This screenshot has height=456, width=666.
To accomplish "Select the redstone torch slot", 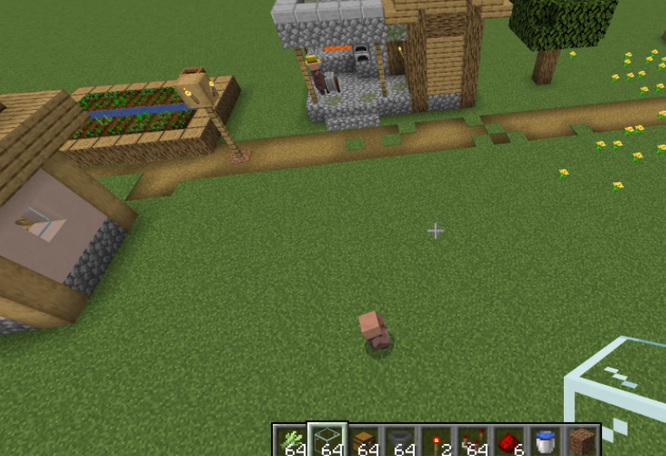I will pos(436,441).
